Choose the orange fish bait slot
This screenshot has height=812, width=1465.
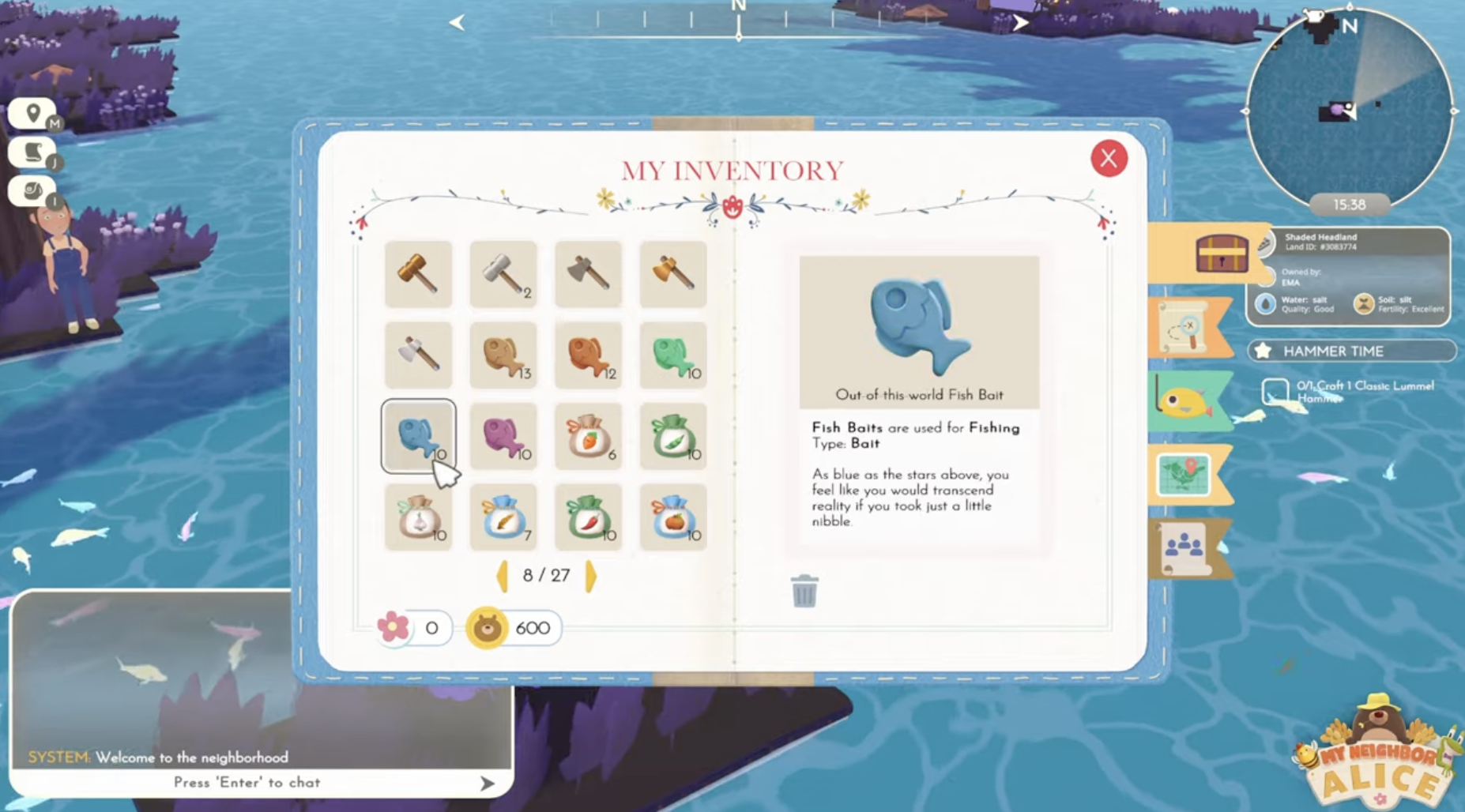(x=588, y=355)
